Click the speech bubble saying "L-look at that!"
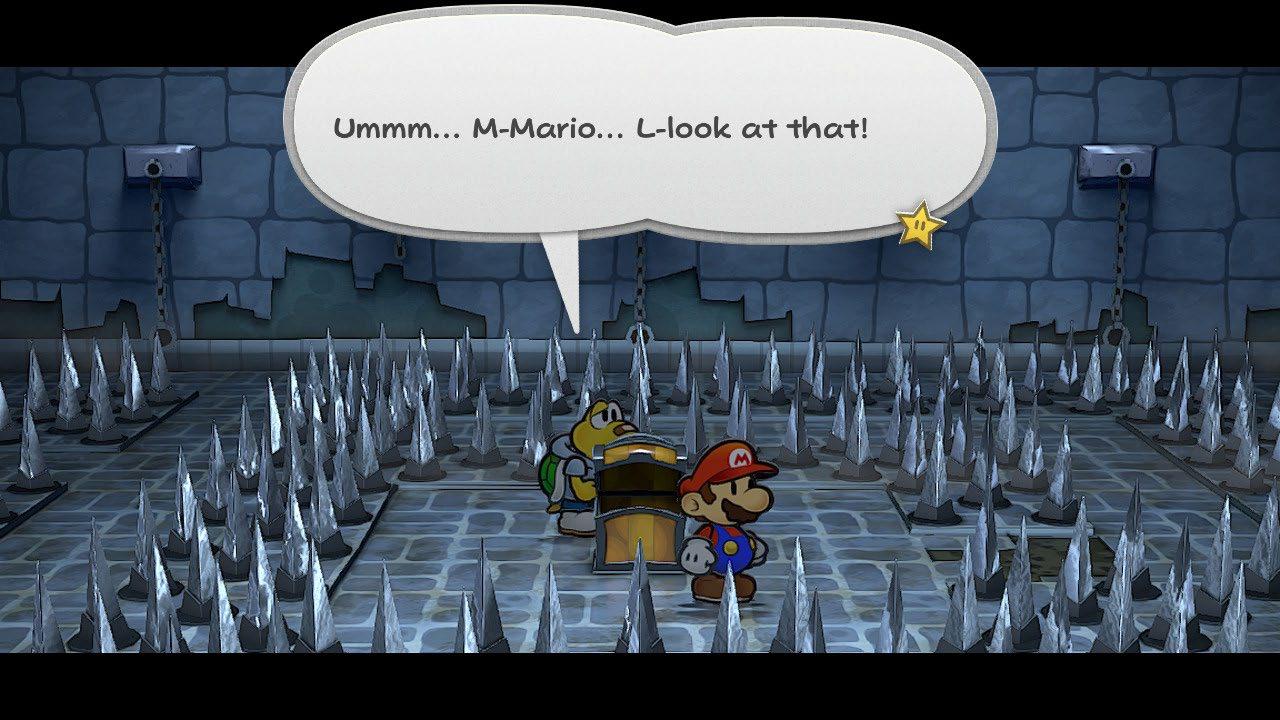1280x720 pixels. click(x=640, y=130)
